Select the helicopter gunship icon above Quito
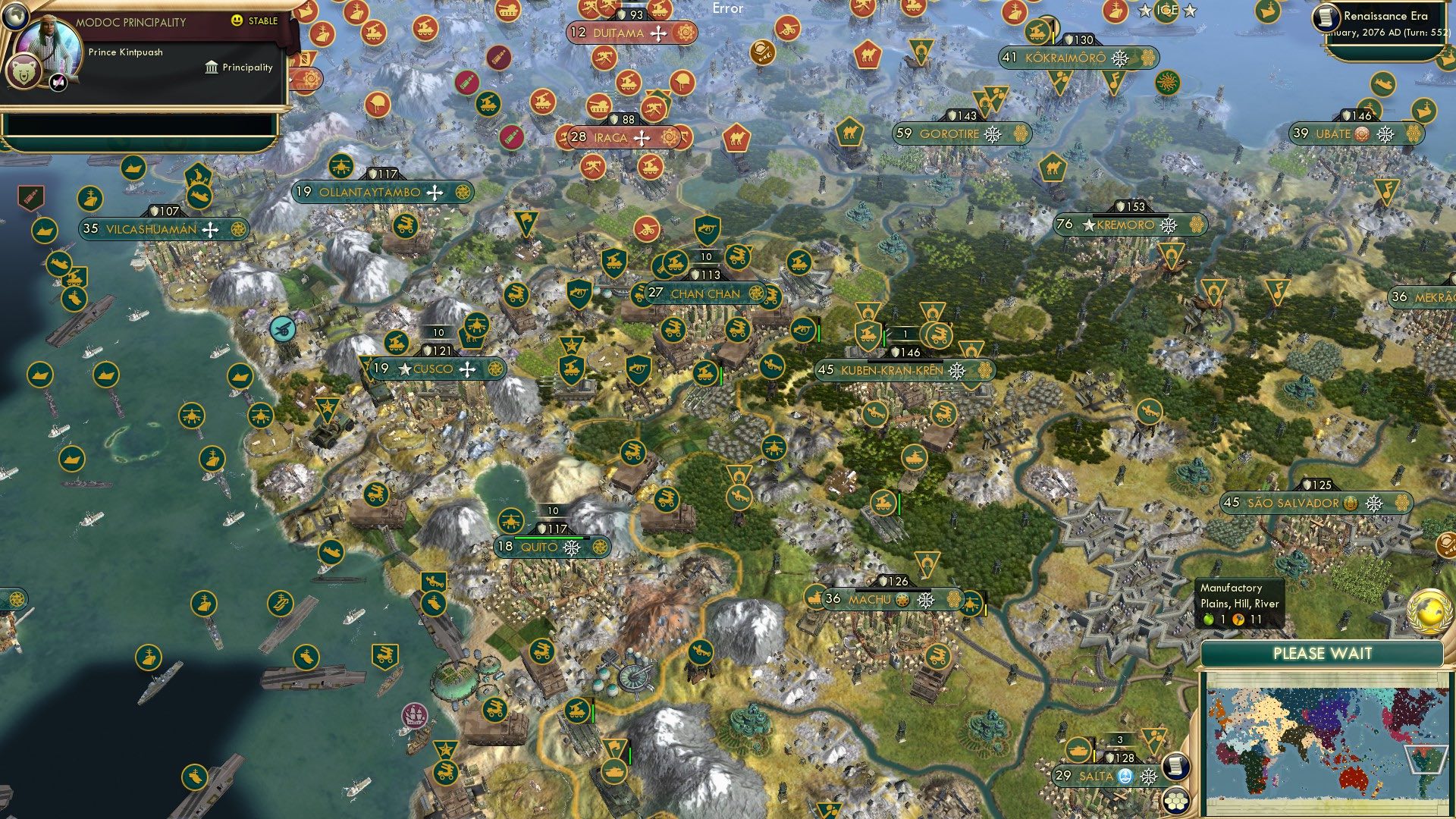The width and height of the screenshot is (1456, 819). coord(510,520)
